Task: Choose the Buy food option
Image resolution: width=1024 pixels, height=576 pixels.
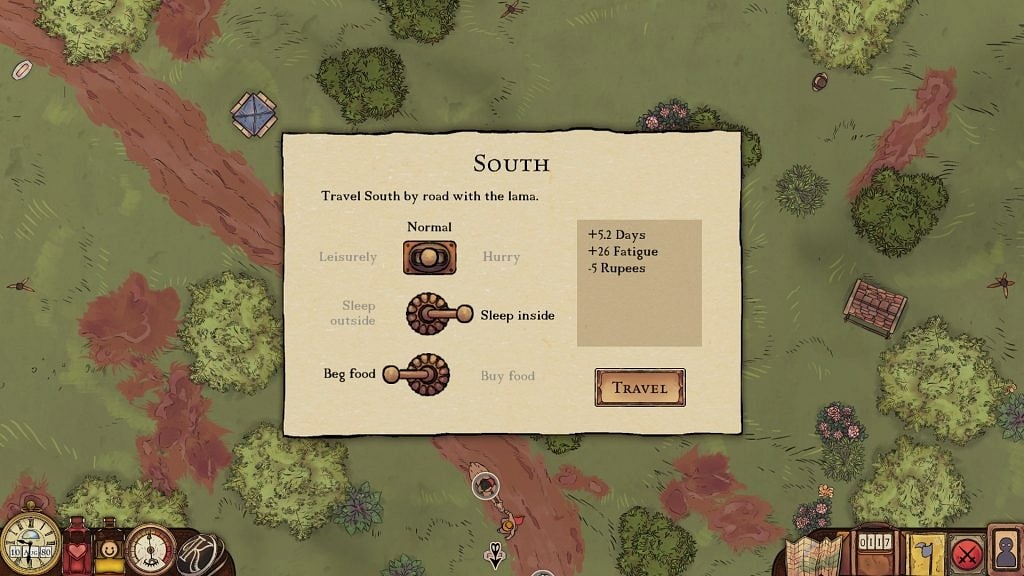Action: pos(507,376)
